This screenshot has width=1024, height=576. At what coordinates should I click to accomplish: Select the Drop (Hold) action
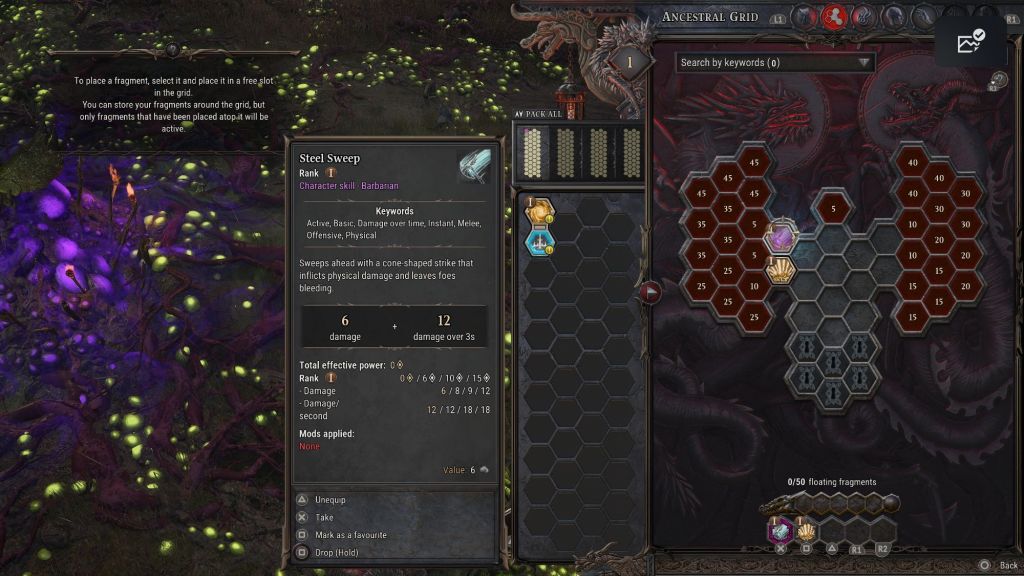tap(336, 552)
